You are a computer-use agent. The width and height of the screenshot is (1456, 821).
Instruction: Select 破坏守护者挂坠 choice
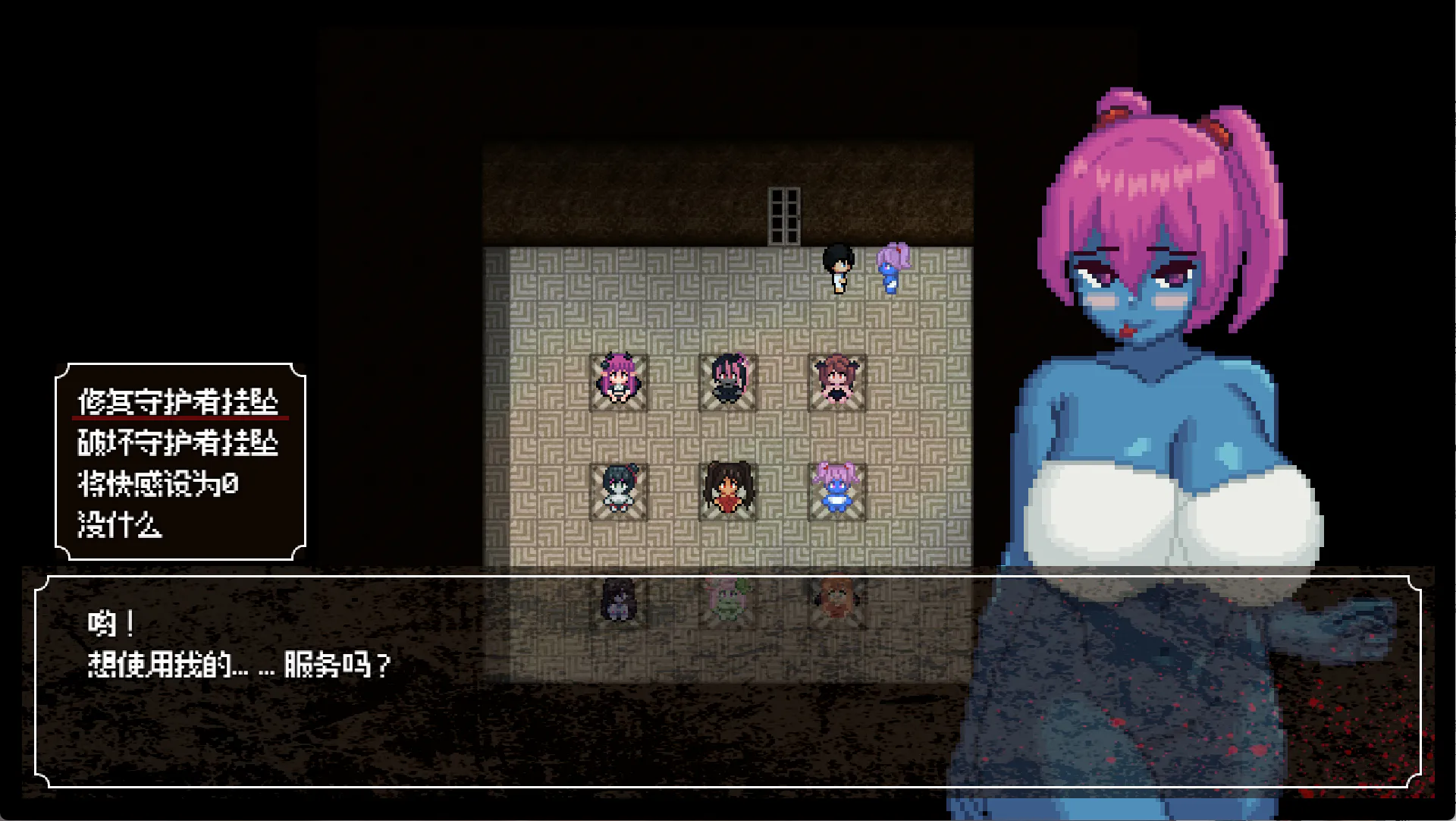pos(179,442)
